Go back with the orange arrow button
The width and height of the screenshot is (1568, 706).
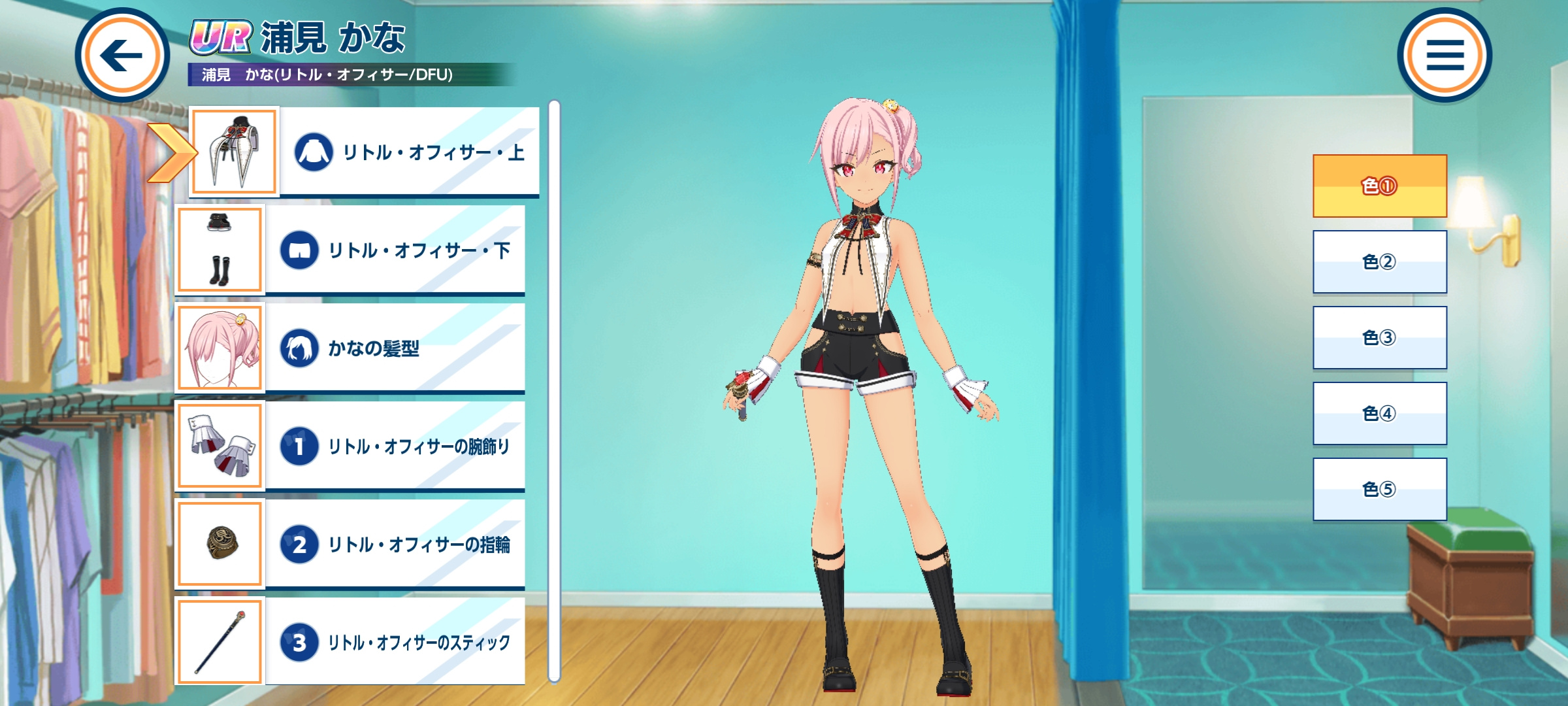122,55
